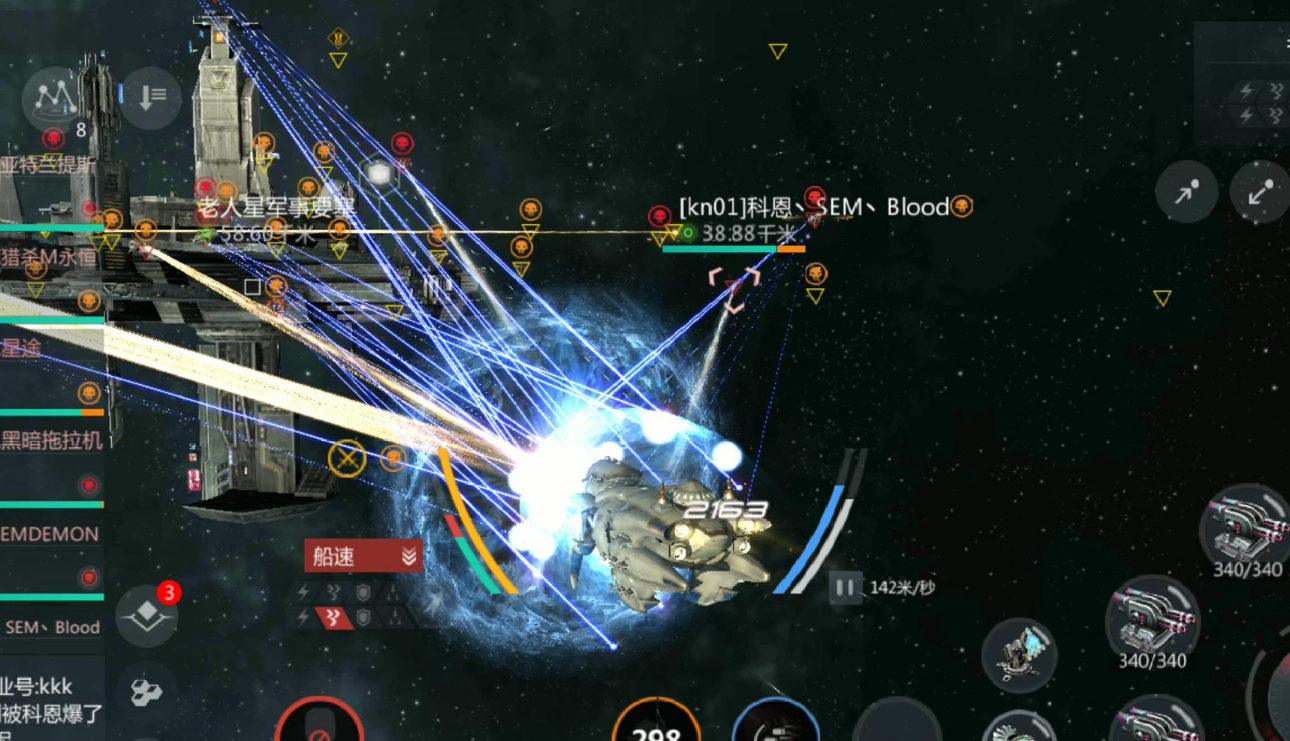Stop the ship with the pause button

[x=845, y=587]
